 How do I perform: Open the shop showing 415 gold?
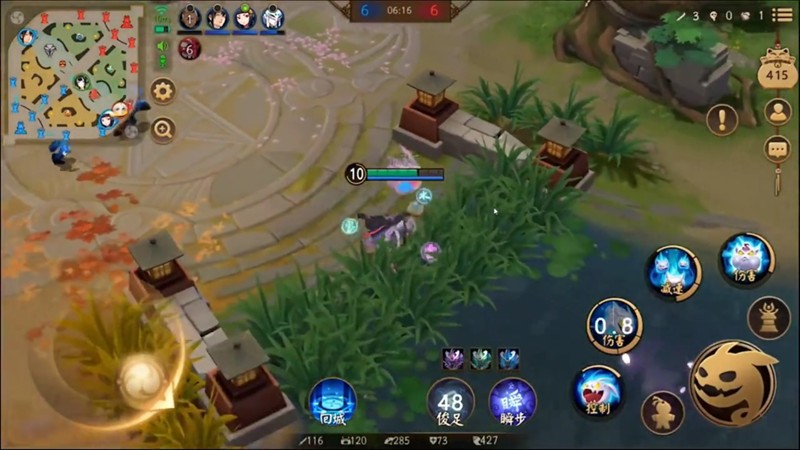(x=776, y=68)
